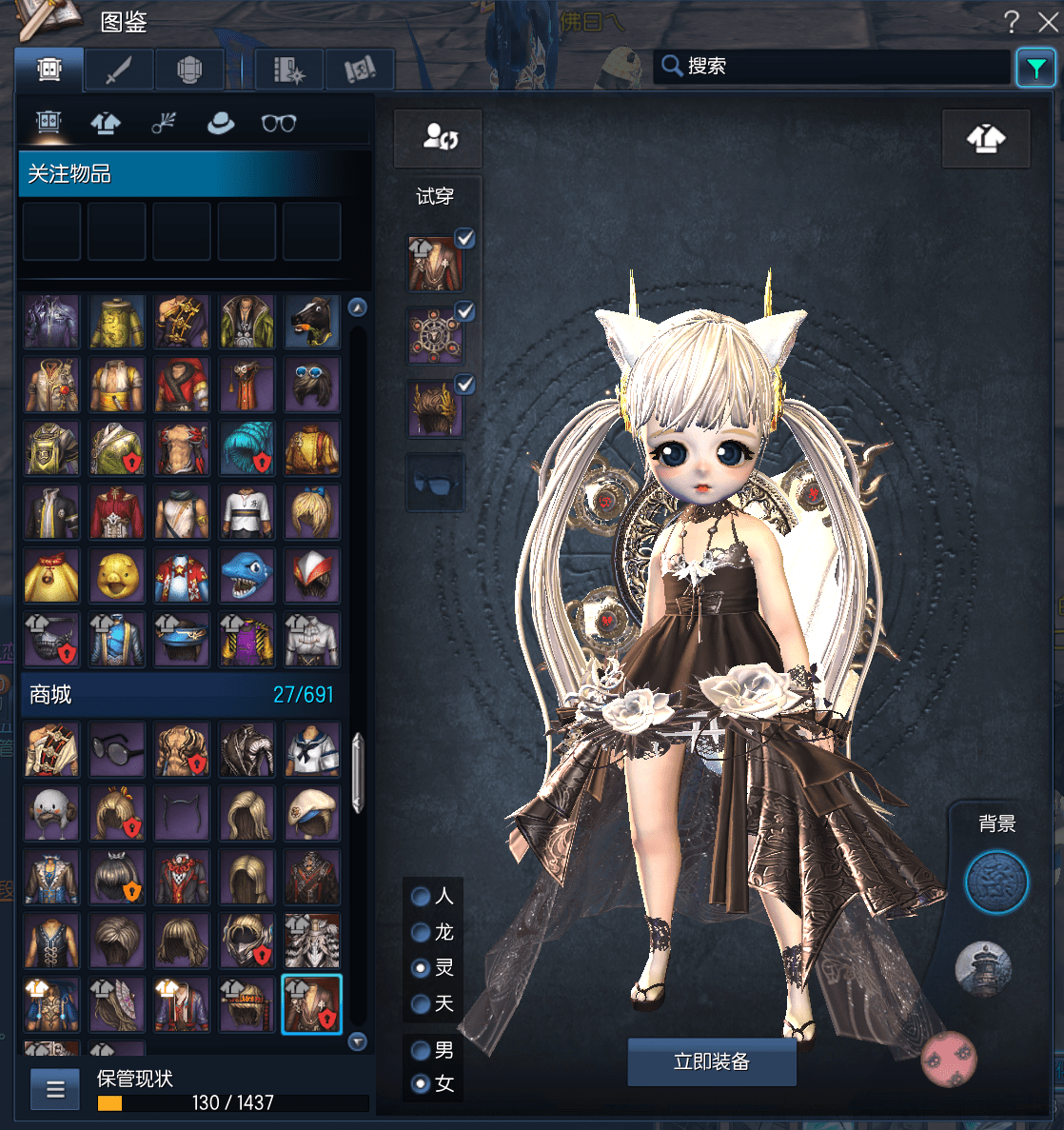Viewport: 1064px width, 1130px height.
Task: Select the black horse head mask
Action: (x=311, y=322)
